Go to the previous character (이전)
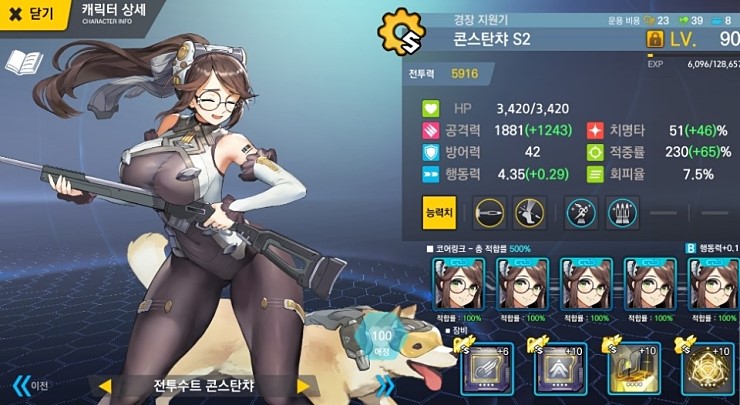Screen dimensions: 740x405 [30, 385]
